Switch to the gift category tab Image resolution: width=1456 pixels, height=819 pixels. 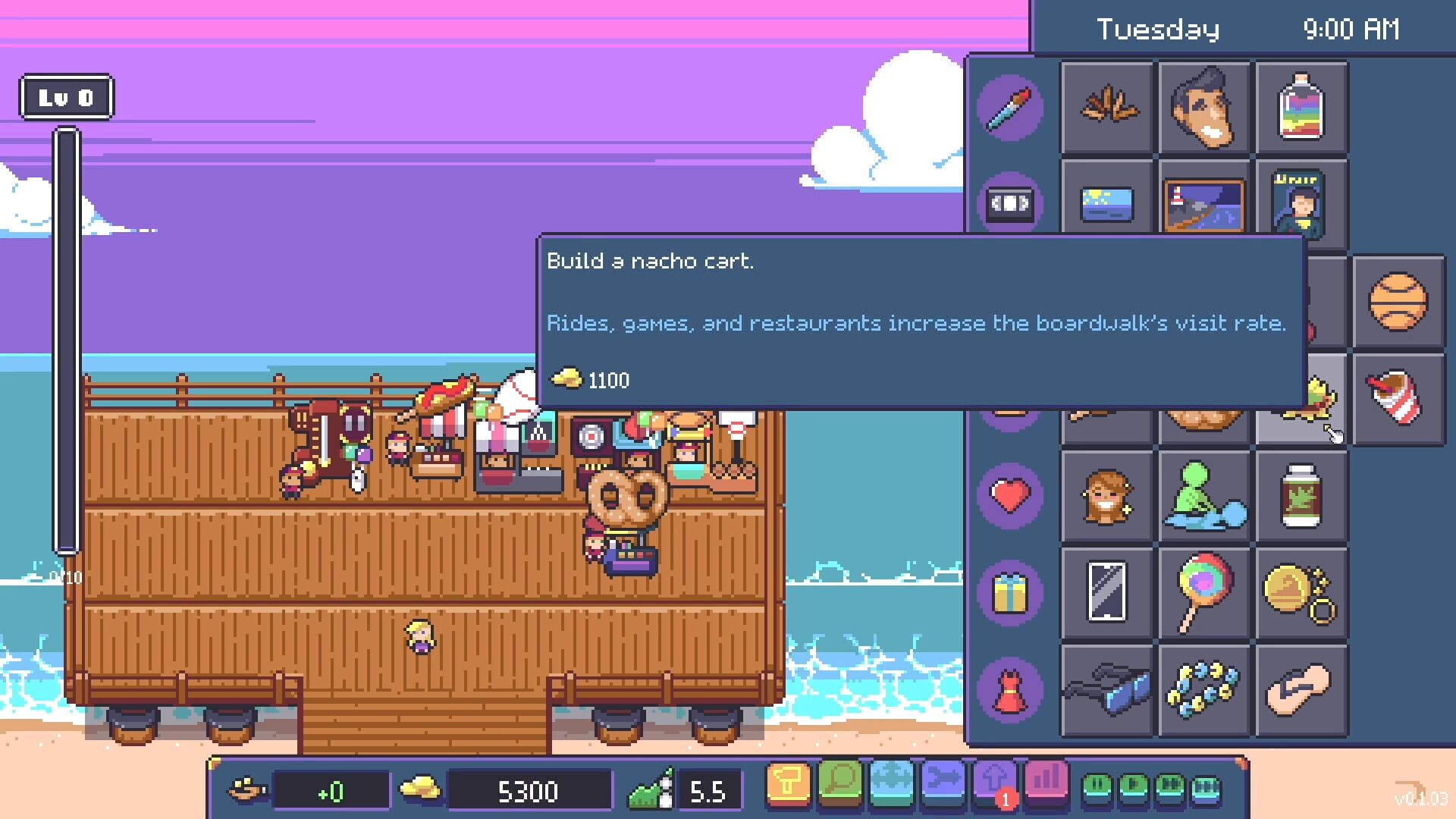click(1011, 591)
